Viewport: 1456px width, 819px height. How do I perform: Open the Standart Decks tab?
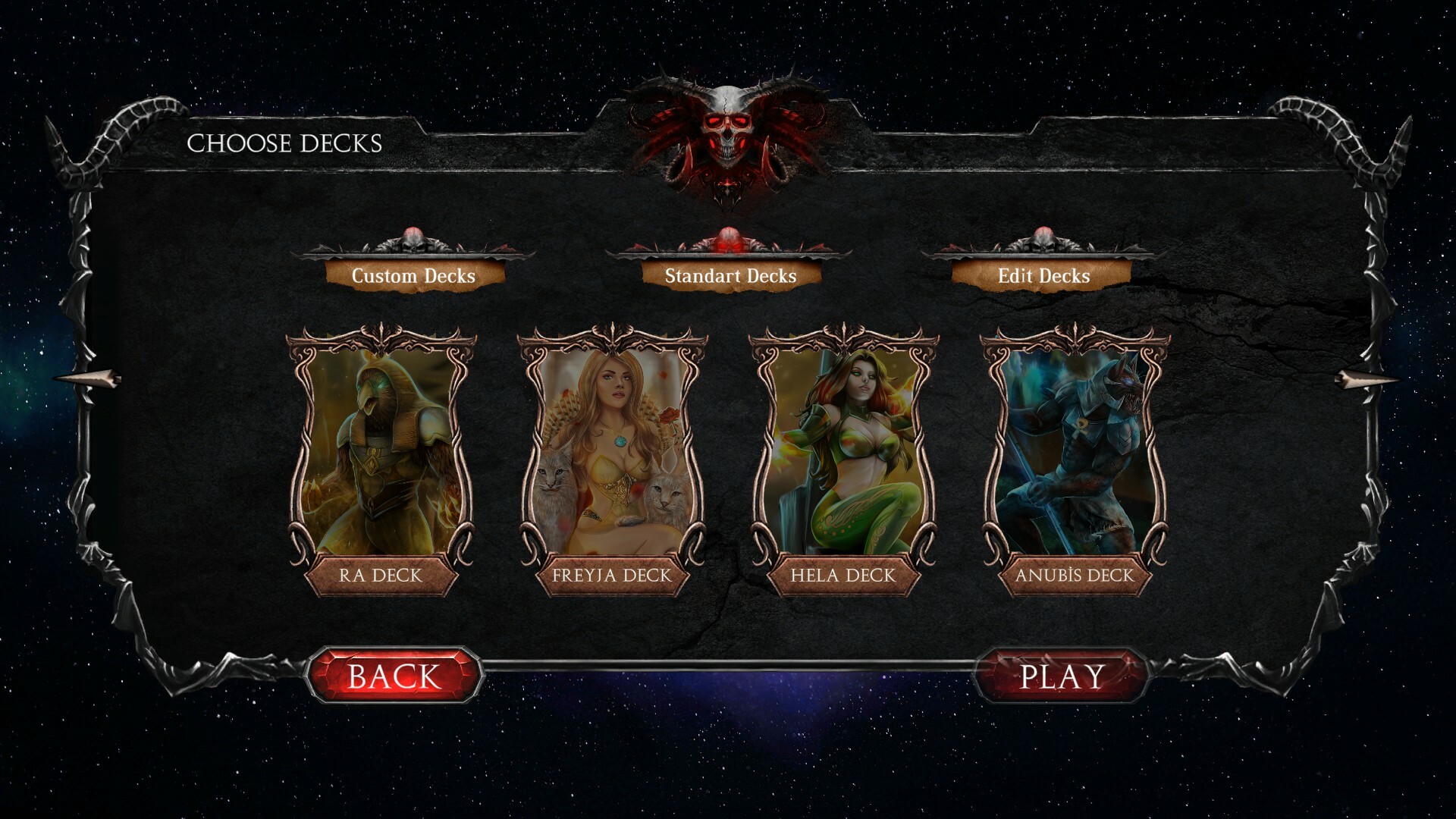[x=730, y=275]
